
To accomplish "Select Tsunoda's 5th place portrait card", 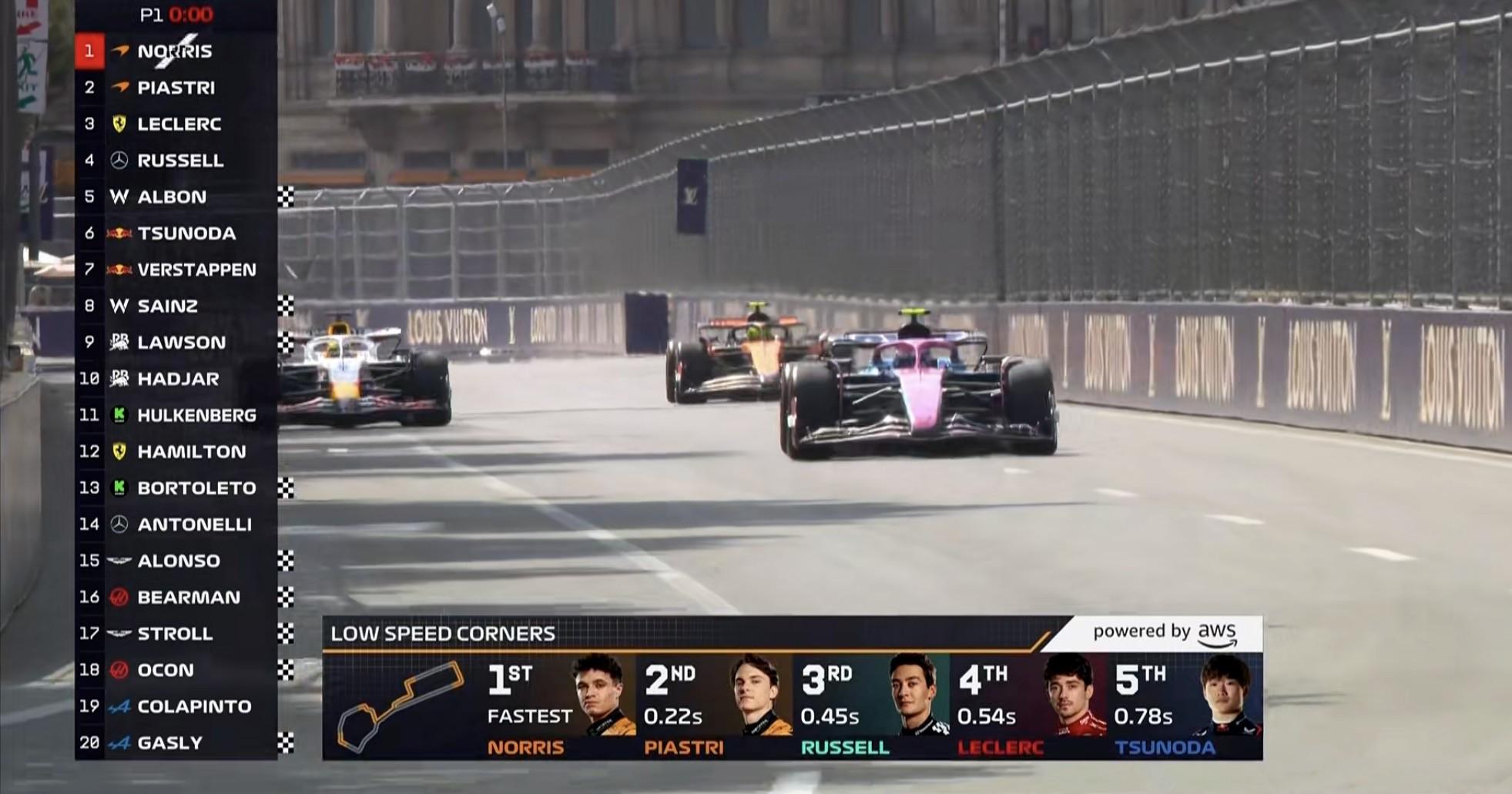I will coord(1186,706).
